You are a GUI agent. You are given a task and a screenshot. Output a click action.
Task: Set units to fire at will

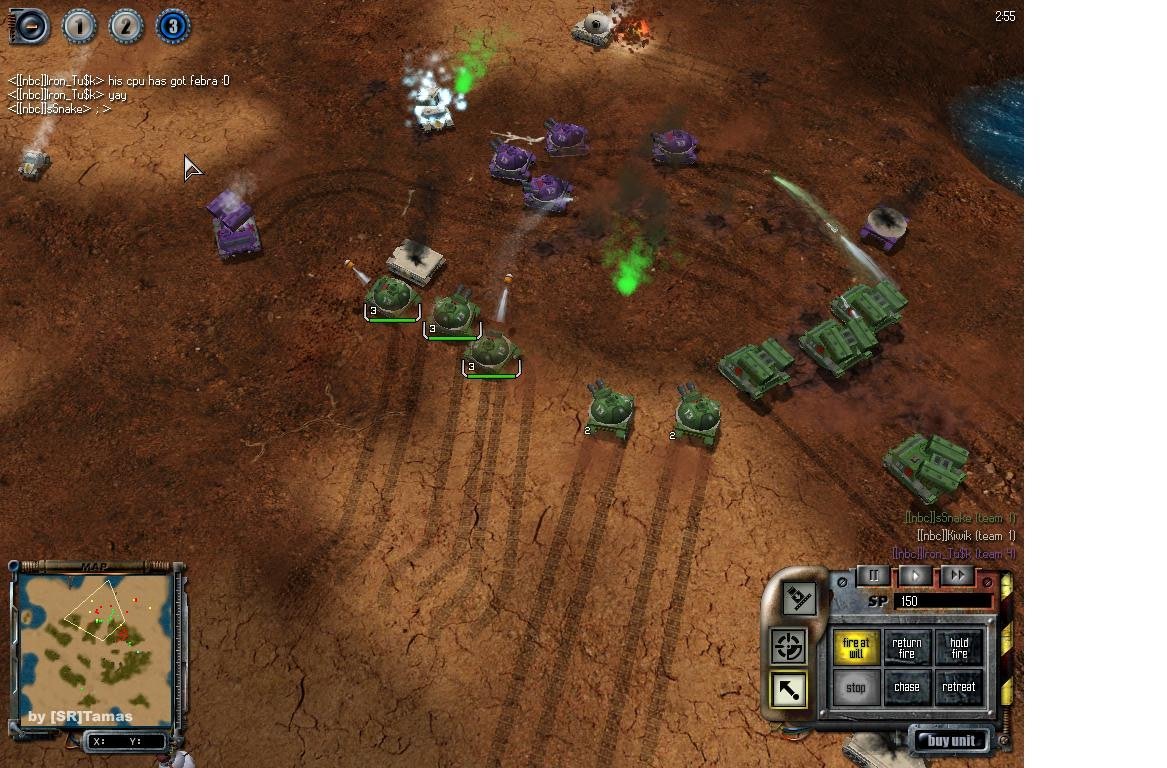coord(856,648)
